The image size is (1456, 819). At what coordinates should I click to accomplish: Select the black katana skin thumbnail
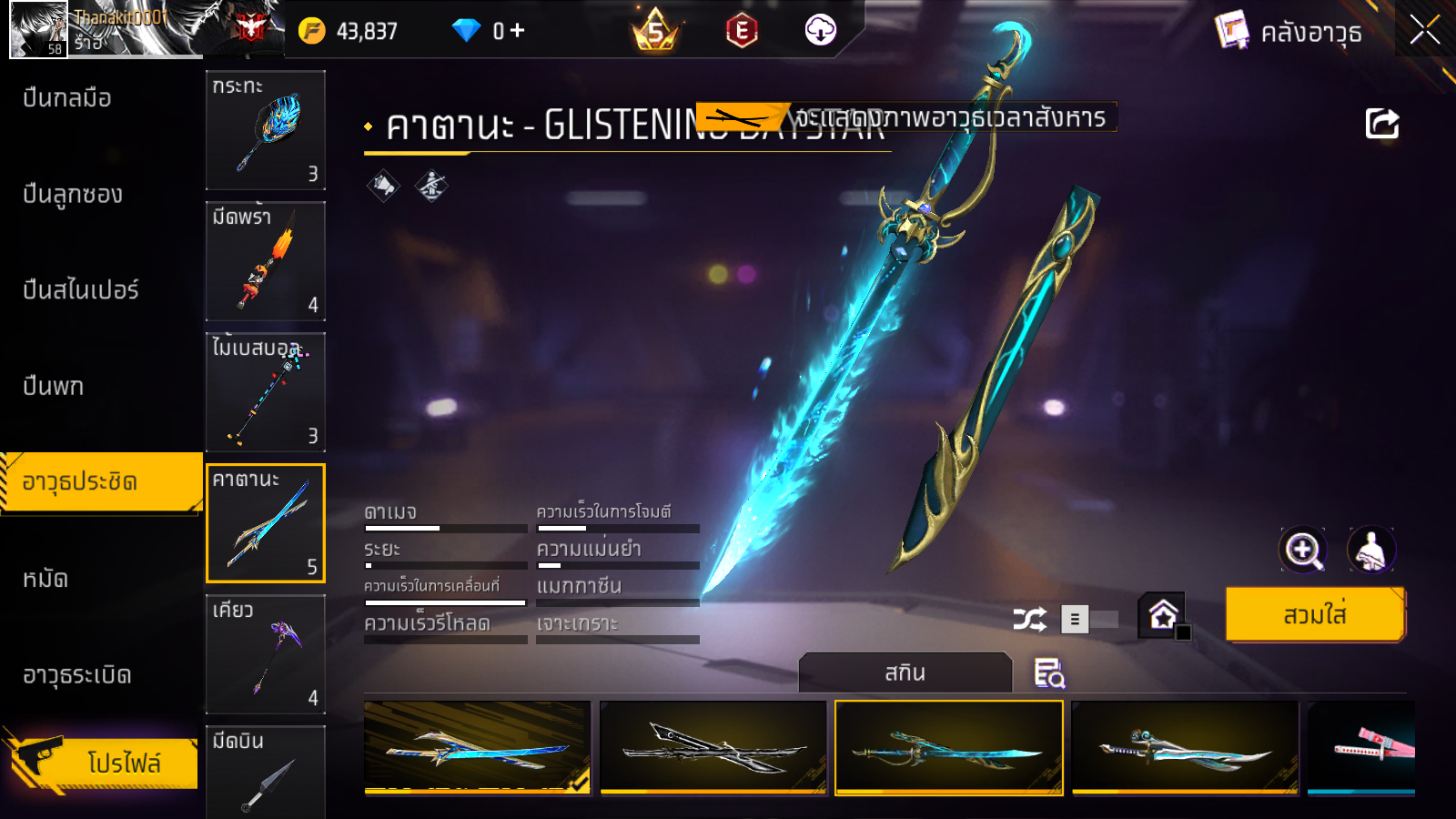pos(713,748)
